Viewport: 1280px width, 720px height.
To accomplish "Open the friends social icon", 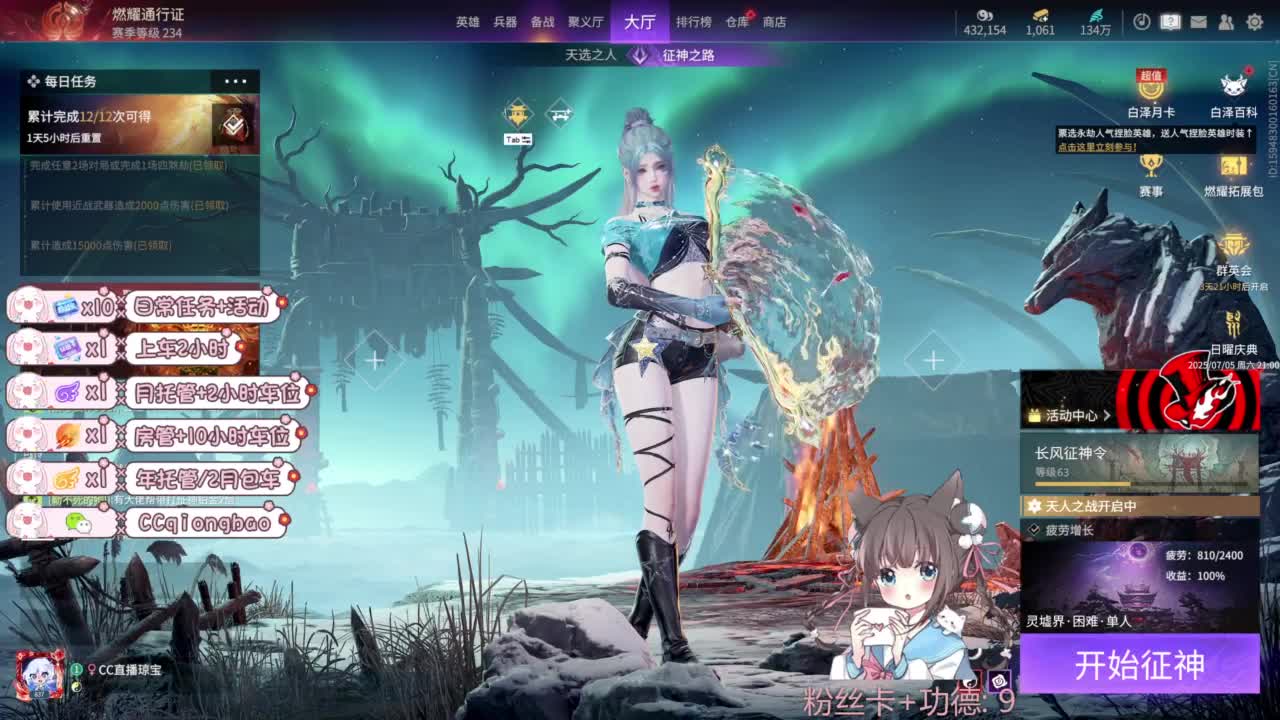I will coord(1227,21).
